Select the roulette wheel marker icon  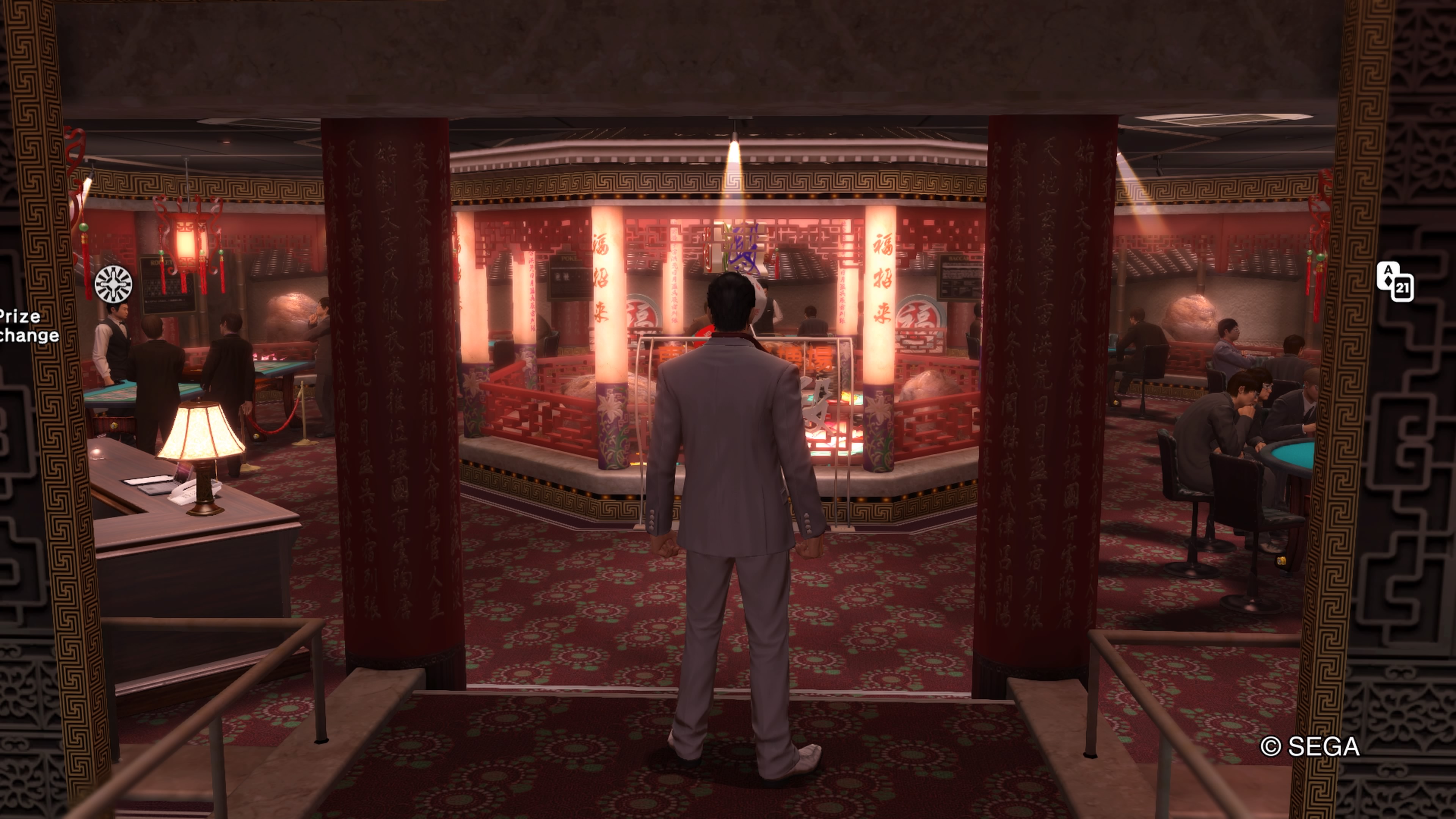114,284
